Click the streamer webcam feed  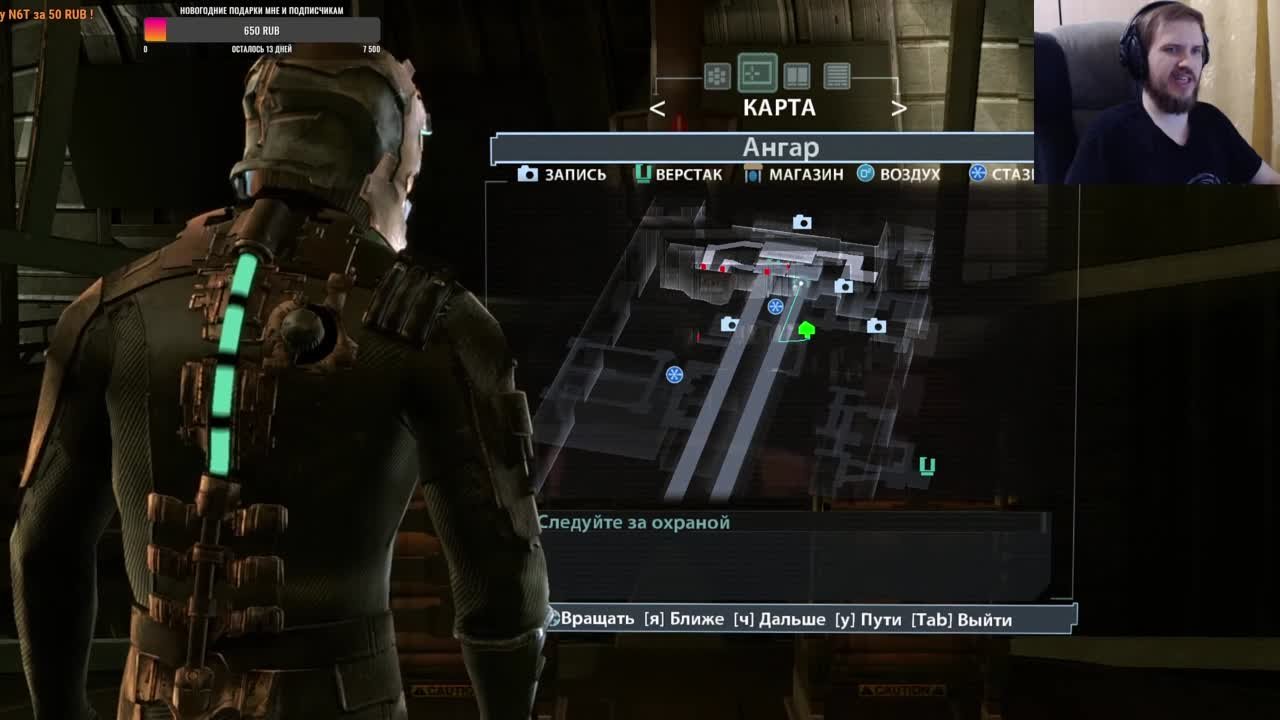(1156, 92)
